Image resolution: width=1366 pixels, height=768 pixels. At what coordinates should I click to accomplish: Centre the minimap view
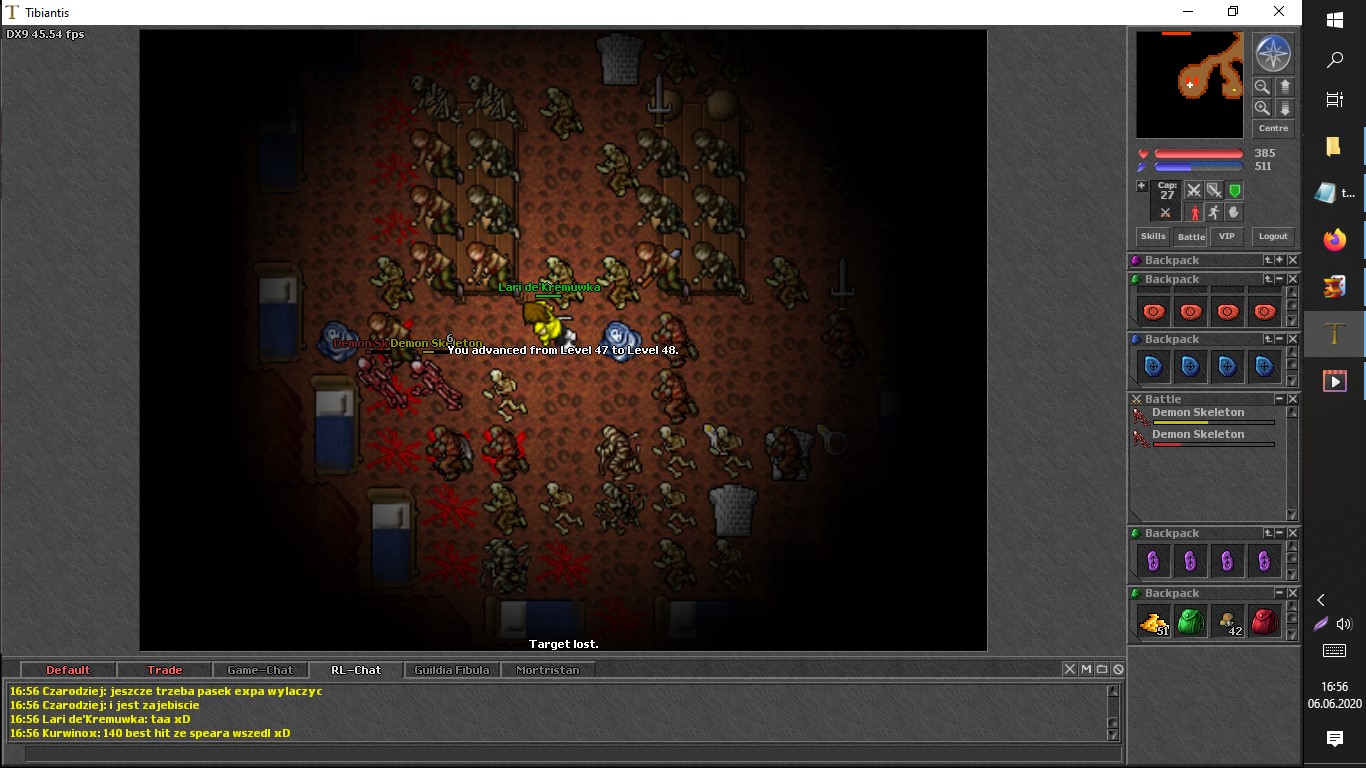tap(1273, 129)
